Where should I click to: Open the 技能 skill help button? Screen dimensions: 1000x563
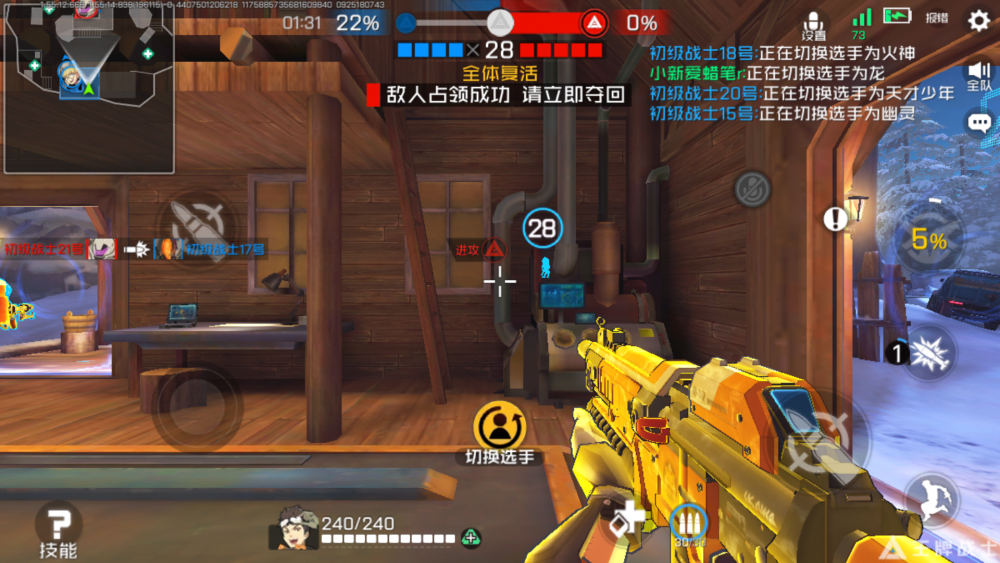click(58, 528)
